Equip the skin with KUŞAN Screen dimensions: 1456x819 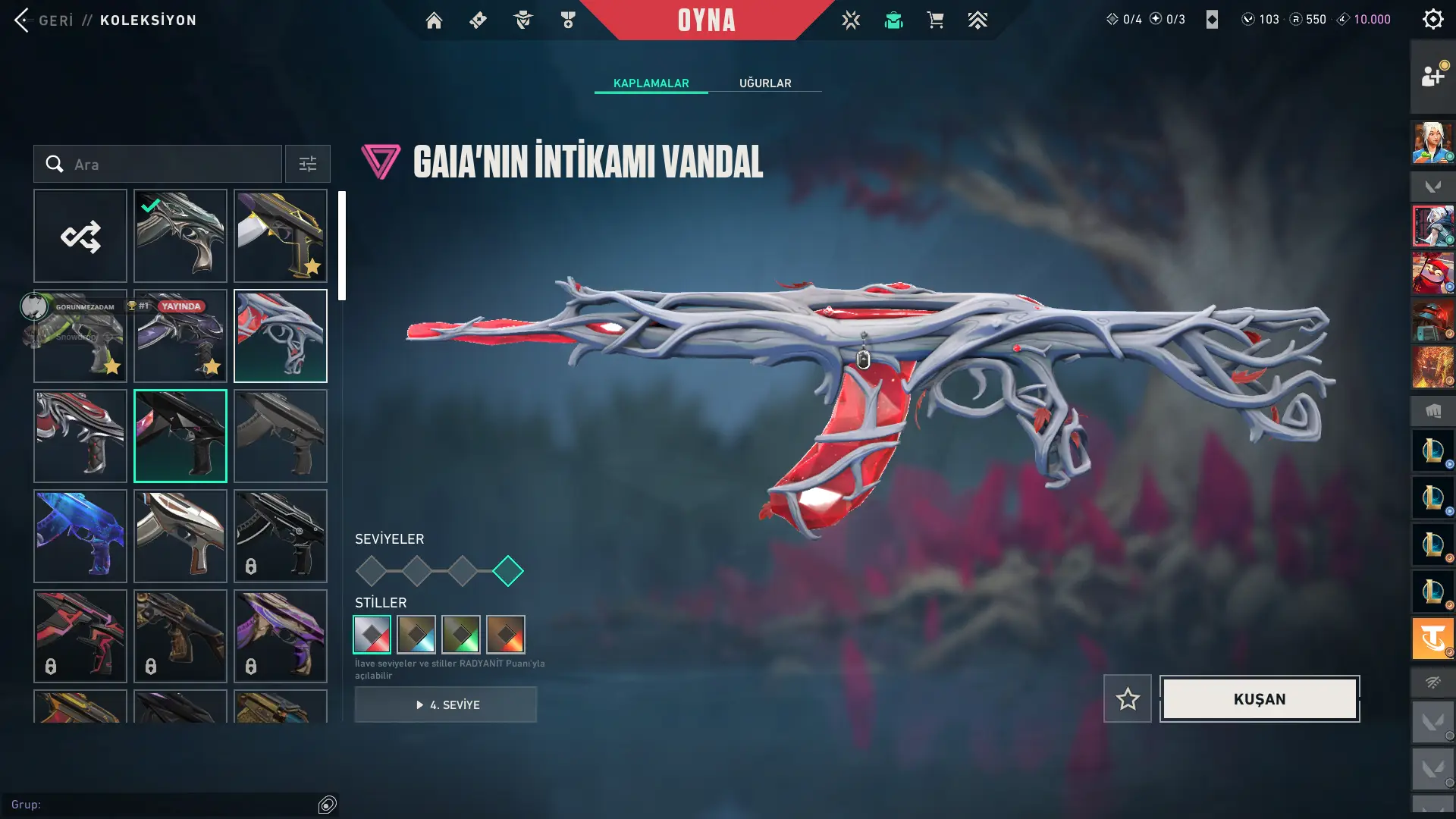[1260, 698]
